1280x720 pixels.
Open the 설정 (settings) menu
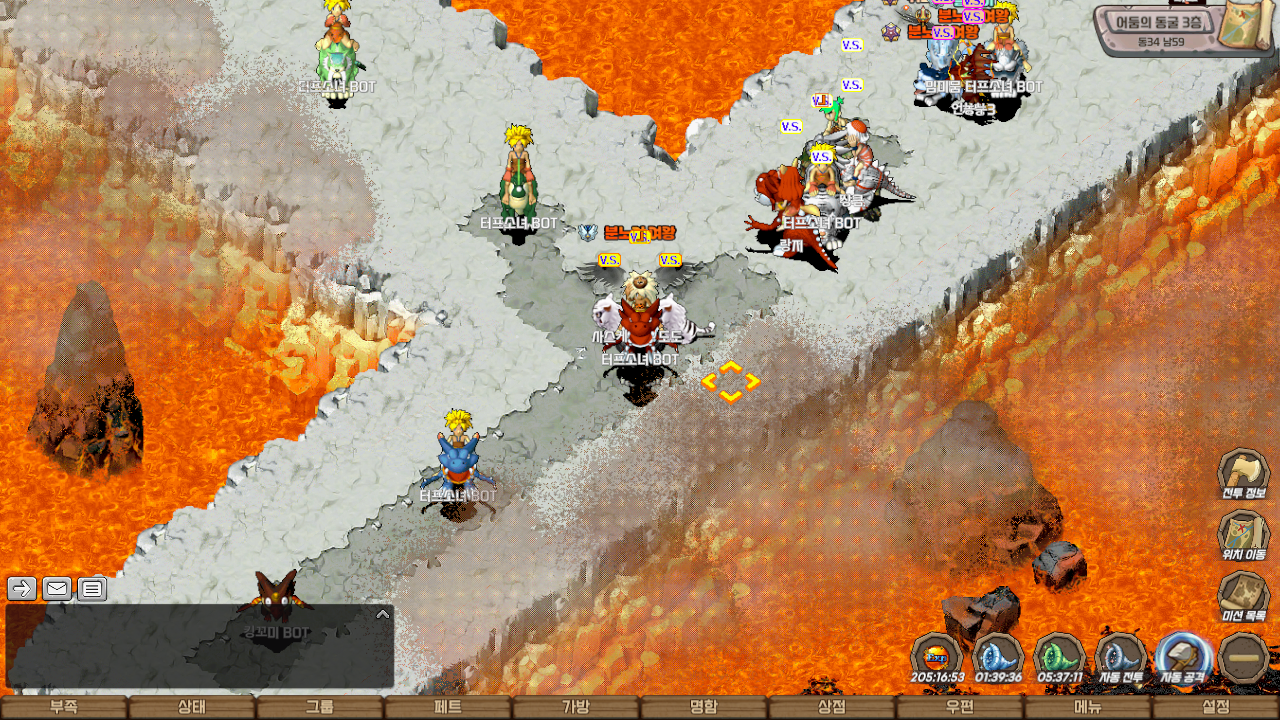[x=1216, y=707]
